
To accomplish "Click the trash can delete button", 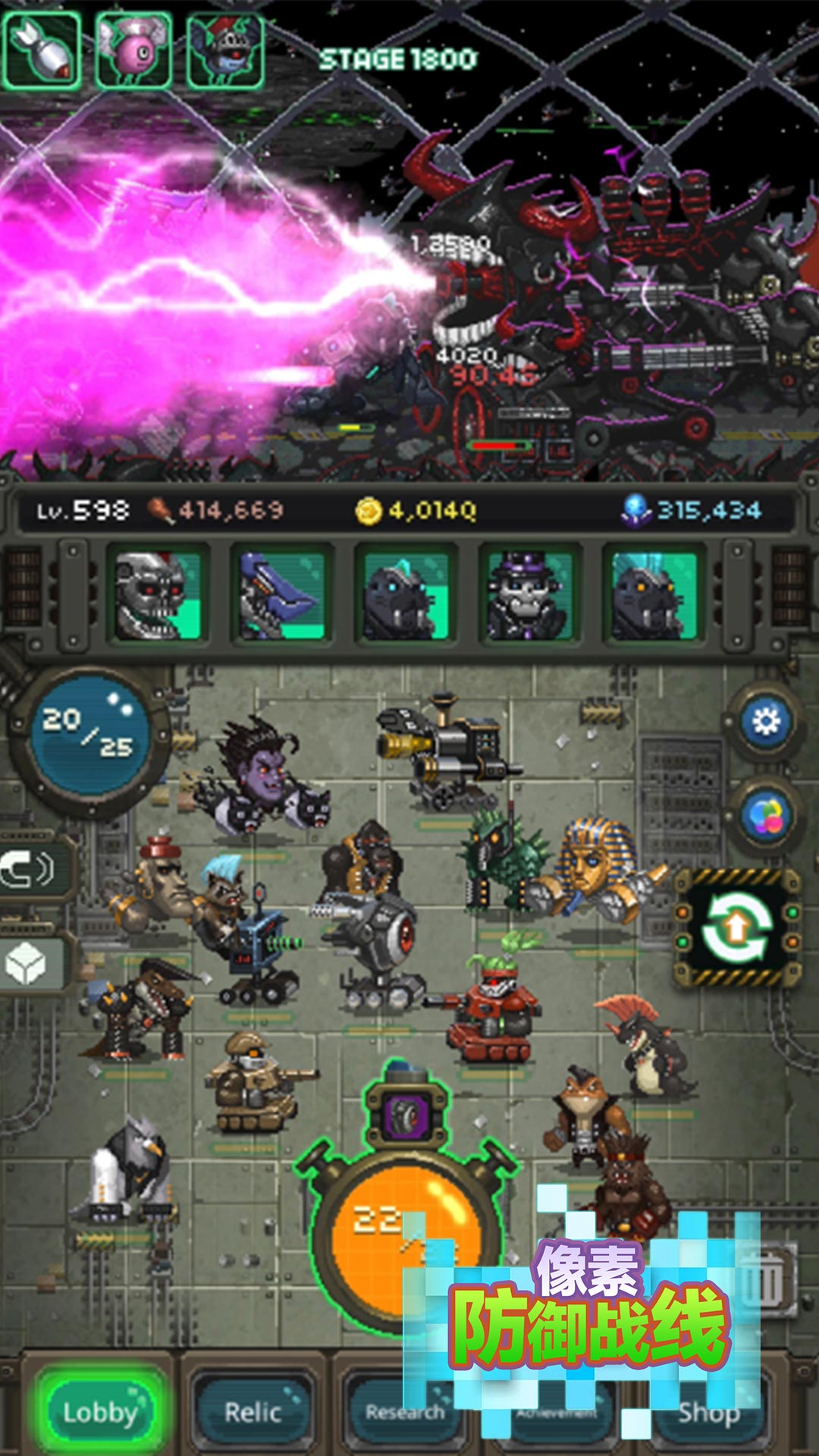I will 766,1282.
